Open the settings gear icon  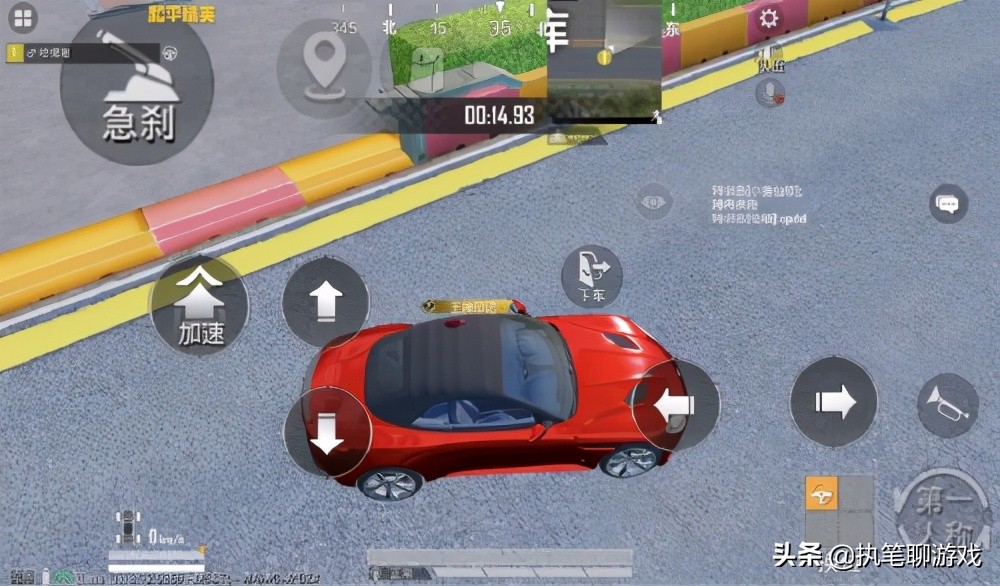[x=768, y=19]
